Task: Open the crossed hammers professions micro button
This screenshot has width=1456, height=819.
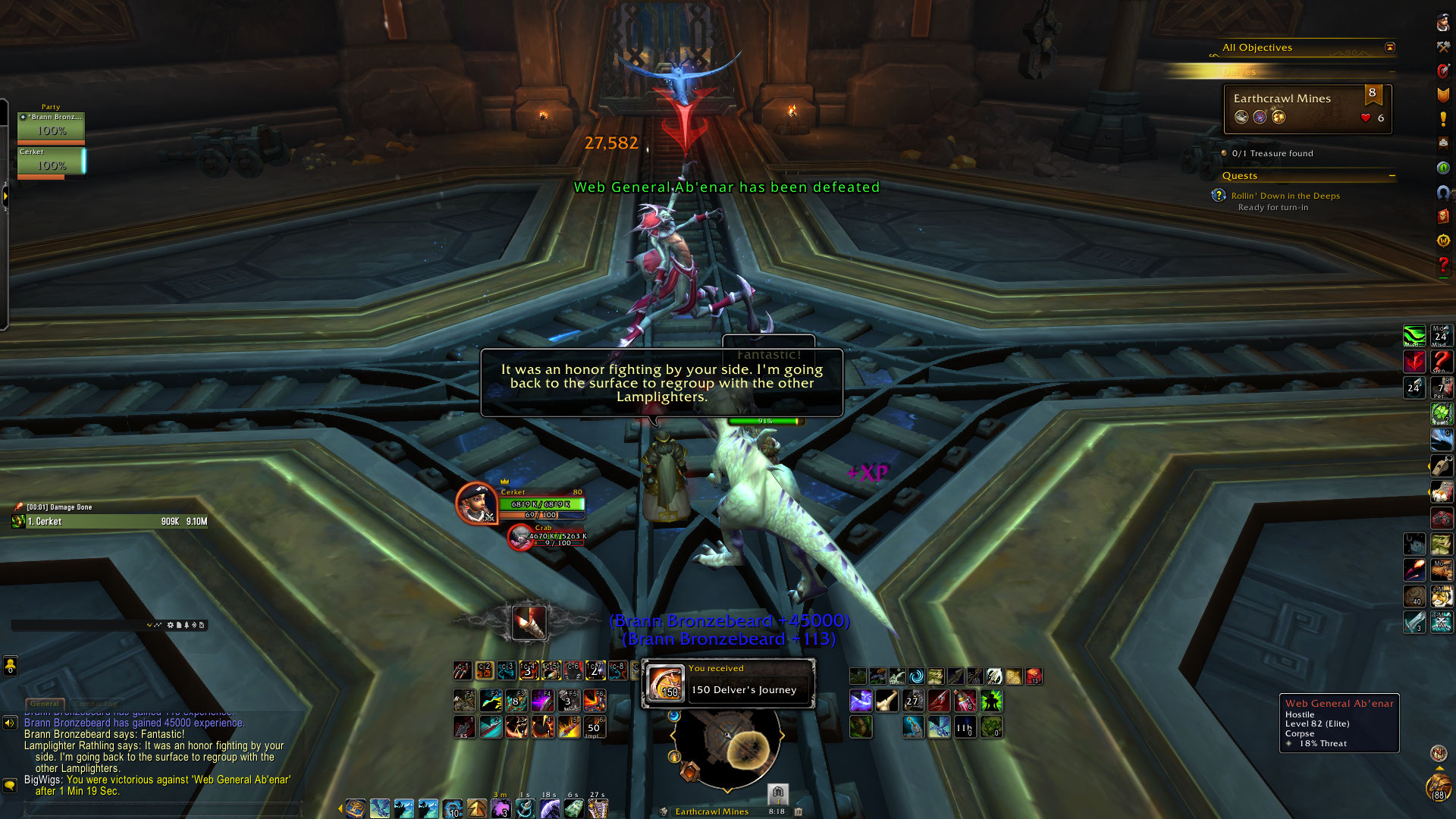Action: (x=1442, y=47)
